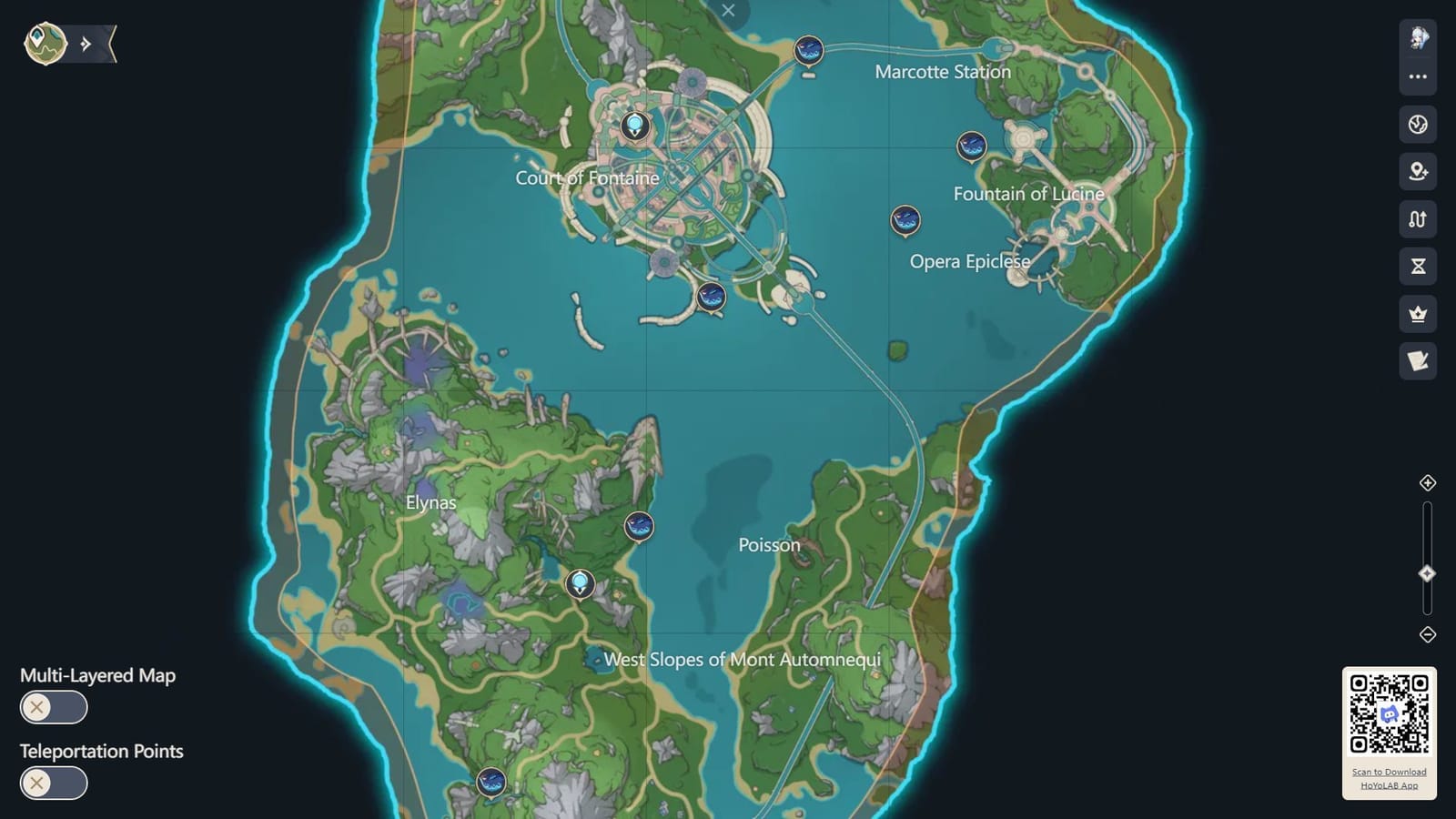
Task: Click the marker near Poisson on the map
Action: (639, 526)
